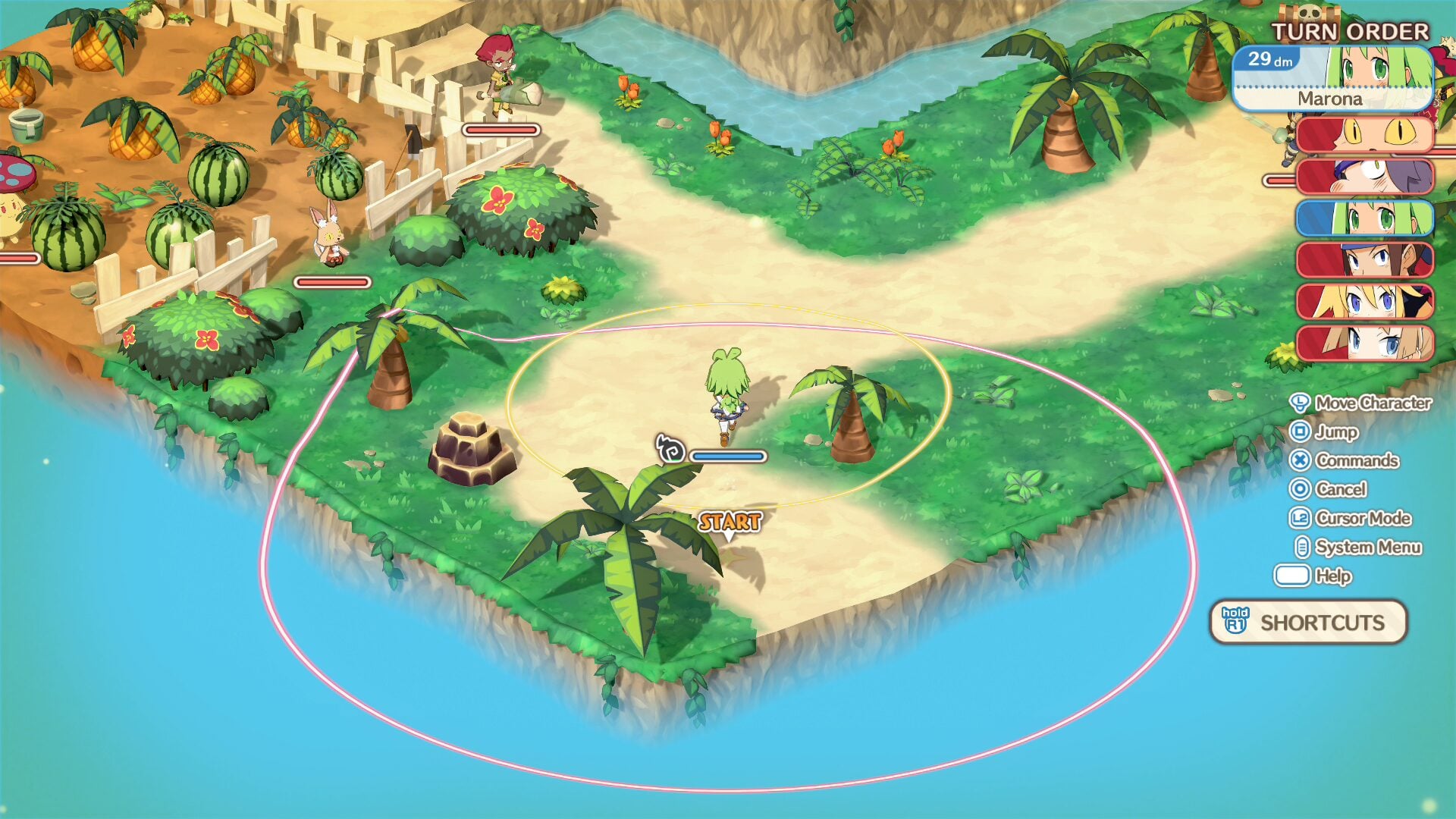
Task: Activate Cursor Mode with the L2 icon
Action: (1300, 519)
